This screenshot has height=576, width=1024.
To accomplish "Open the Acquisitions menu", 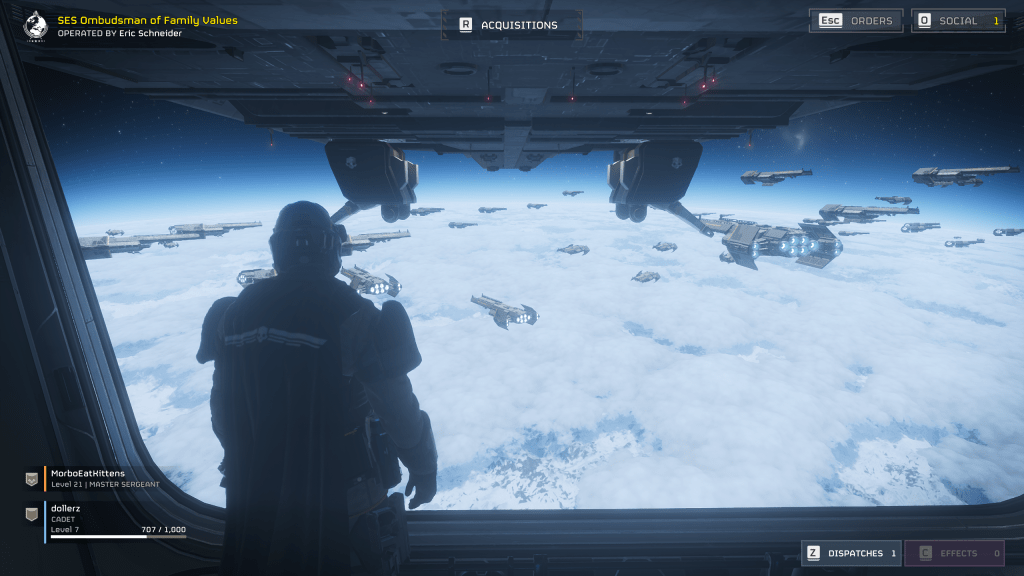I will point(511,25).
